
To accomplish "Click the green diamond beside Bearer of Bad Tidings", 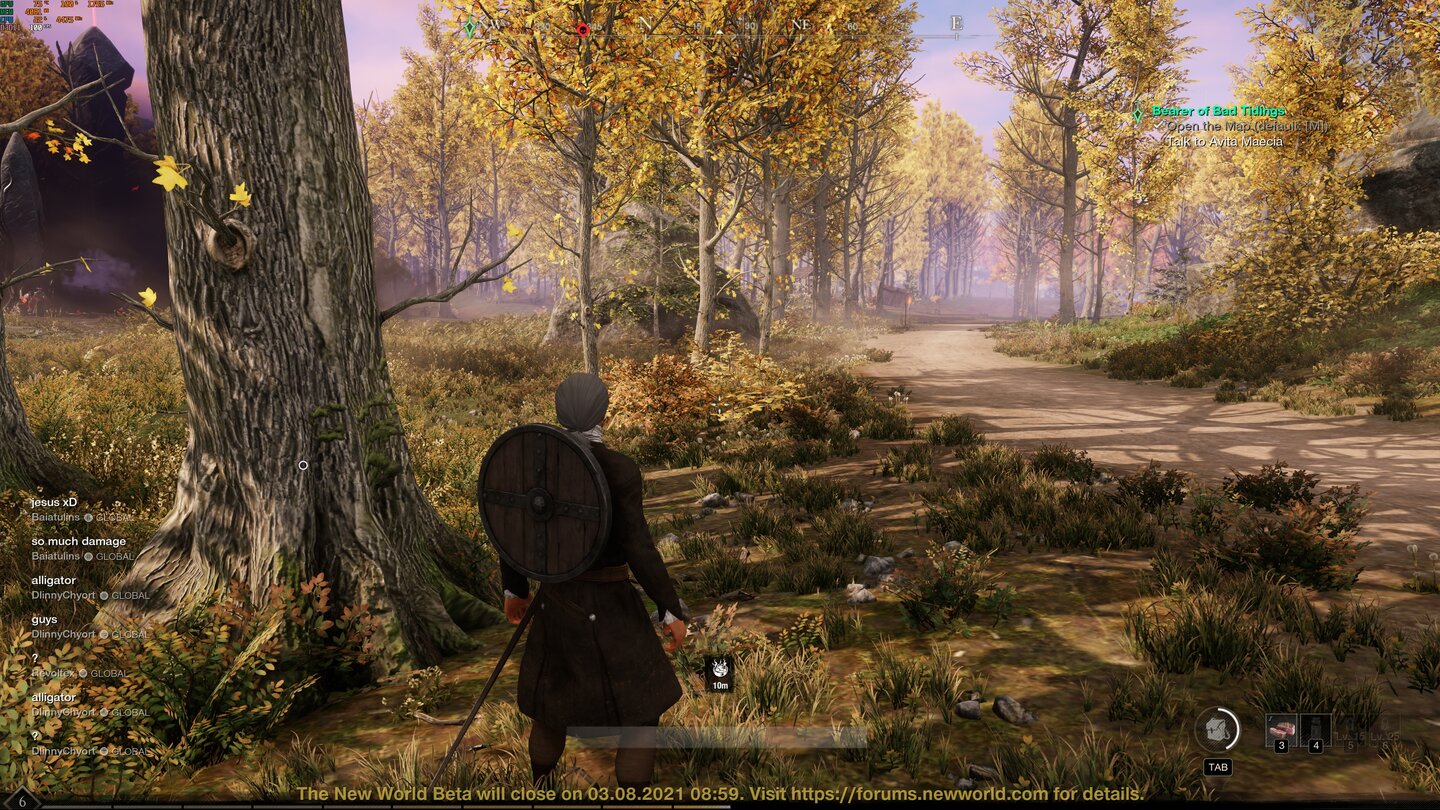I will (1140, 112).
